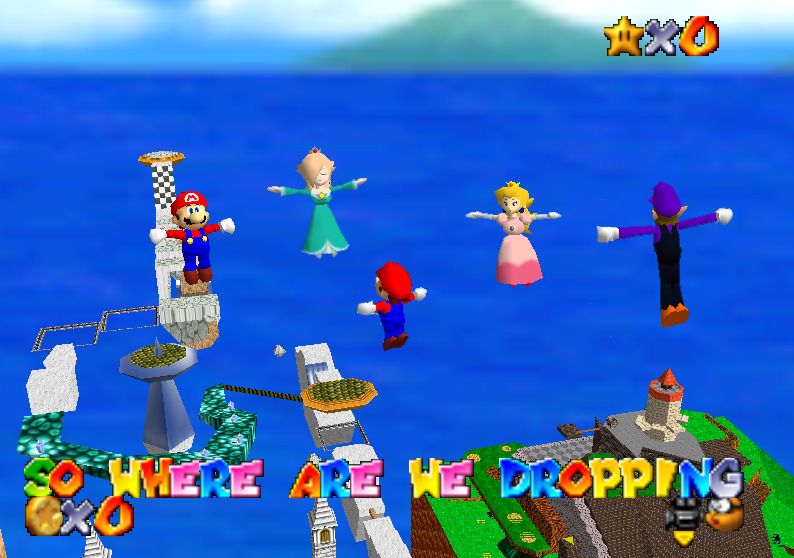Click the coin icon in the HUD

43,516
